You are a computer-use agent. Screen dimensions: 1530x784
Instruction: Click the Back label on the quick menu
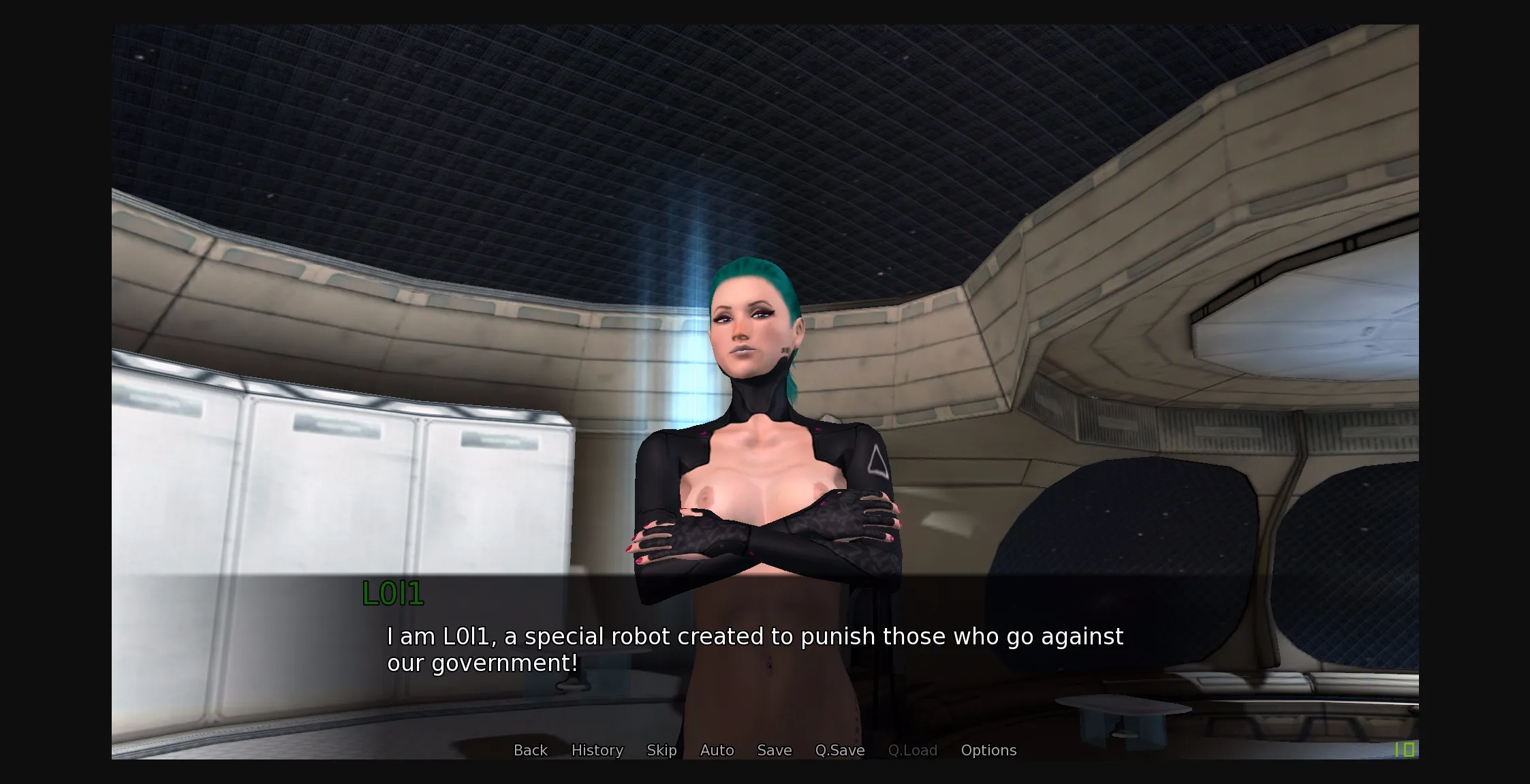[x=530, y=750]
